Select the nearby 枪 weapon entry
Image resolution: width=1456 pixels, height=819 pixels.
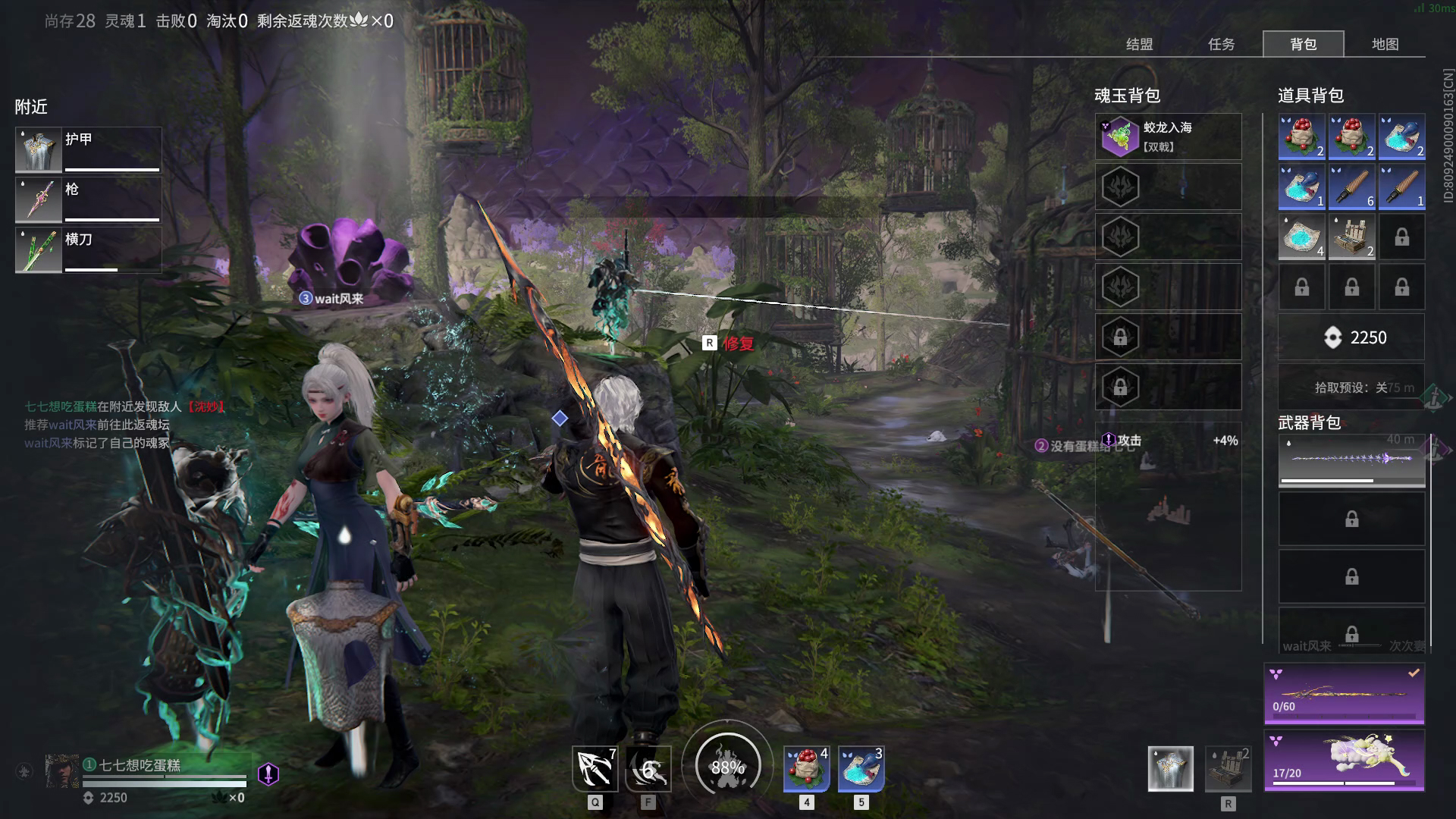coord(88,199)
